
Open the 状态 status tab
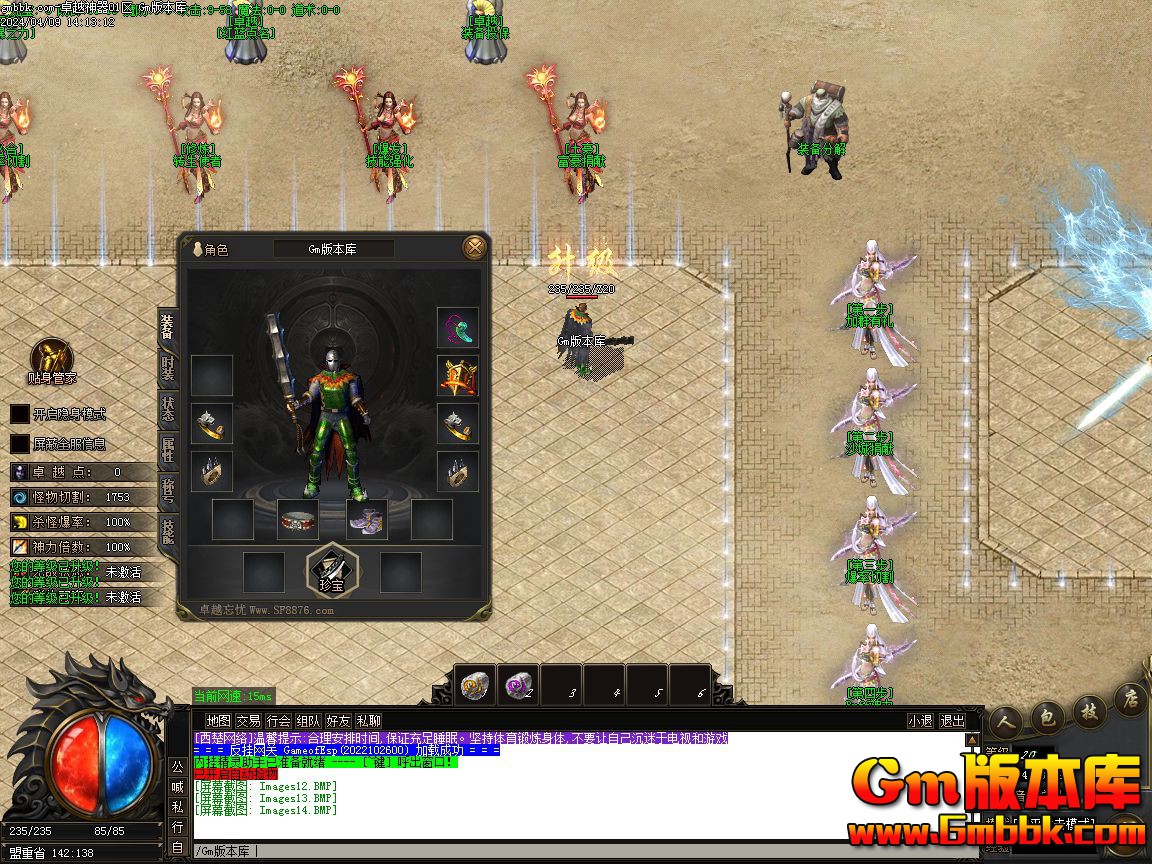point(168,409)
